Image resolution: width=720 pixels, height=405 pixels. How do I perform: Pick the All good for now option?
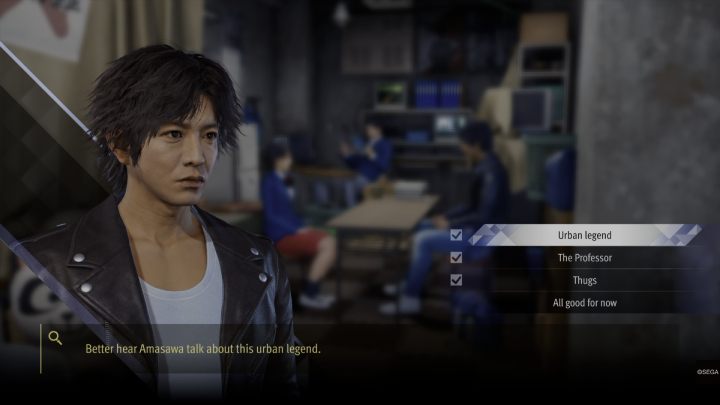click(584, 303)
